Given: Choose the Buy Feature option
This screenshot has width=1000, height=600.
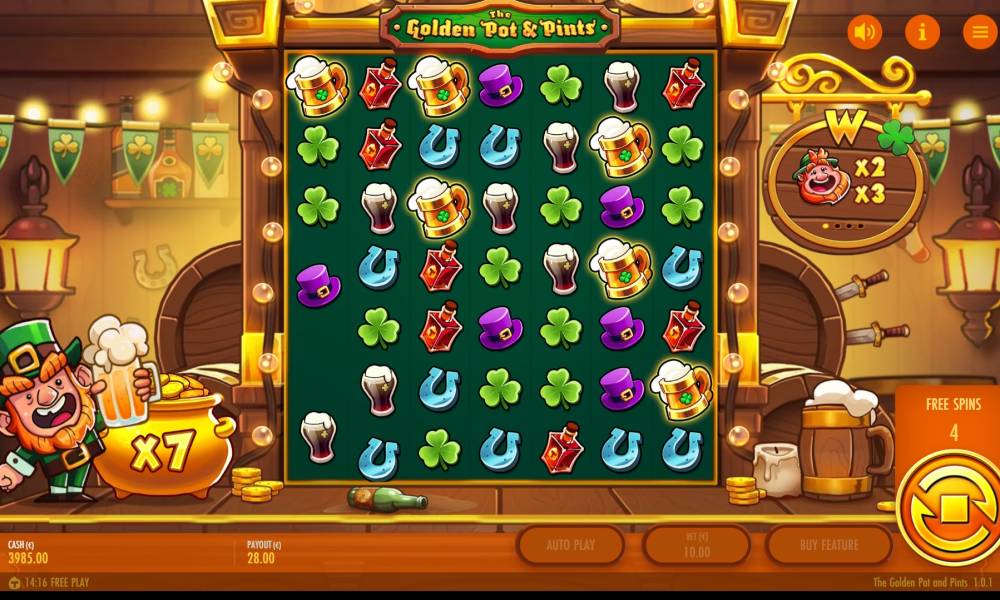Looking at the screenshot, I should pos(828,545).
